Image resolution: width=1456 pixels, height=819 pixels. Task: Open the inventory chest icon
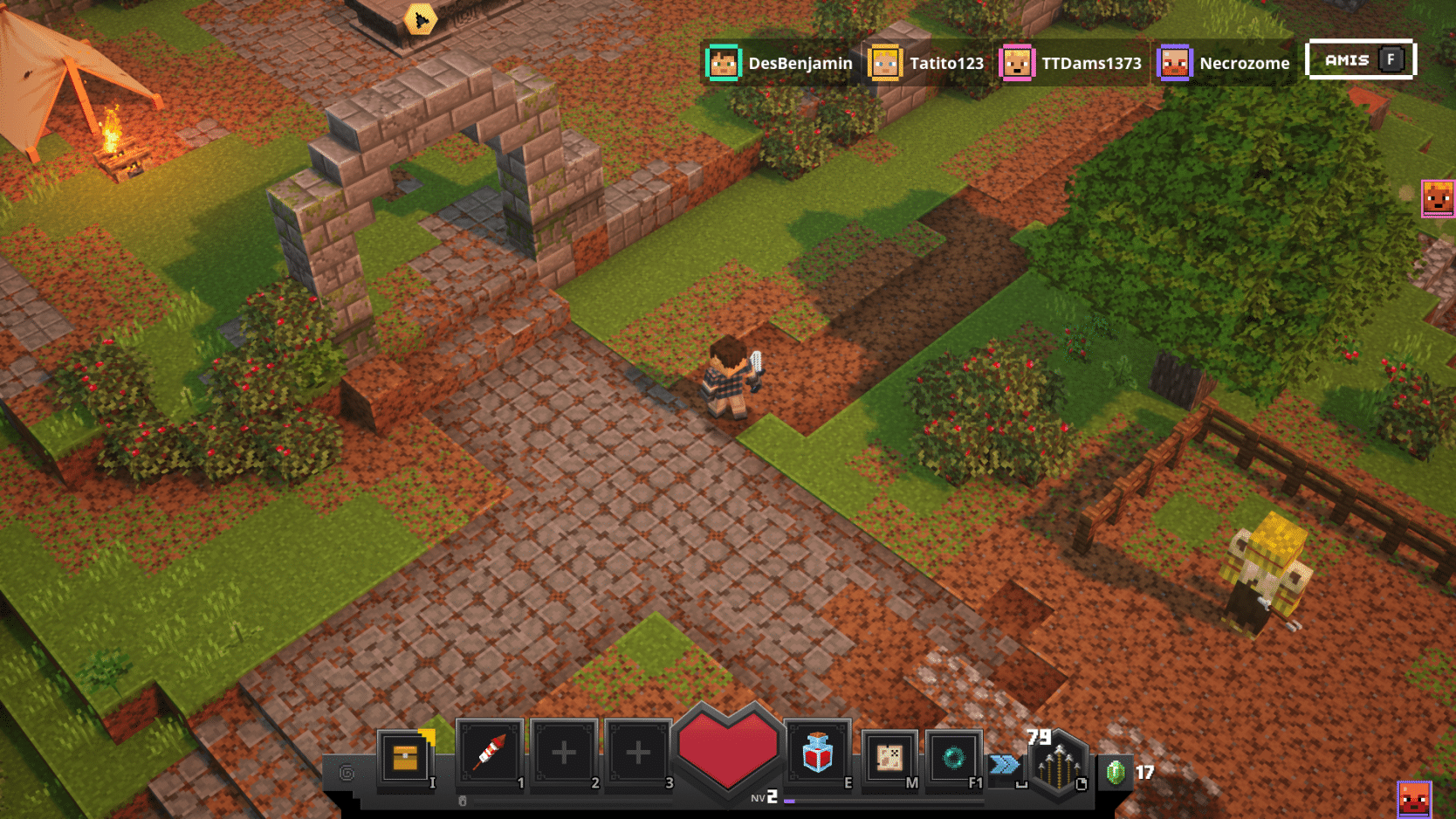[405, 758]
